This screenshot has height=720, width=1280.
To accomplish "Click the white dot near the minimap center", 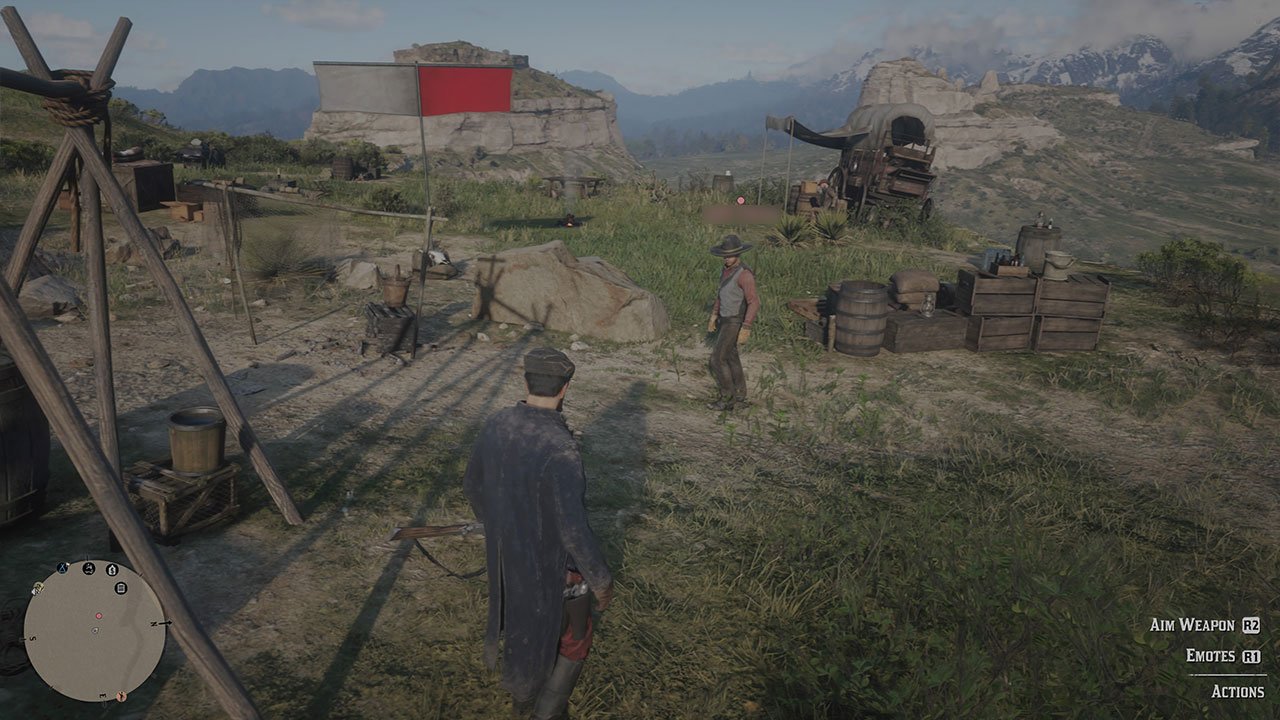I will pyautogui.click(x=94, y=630).
